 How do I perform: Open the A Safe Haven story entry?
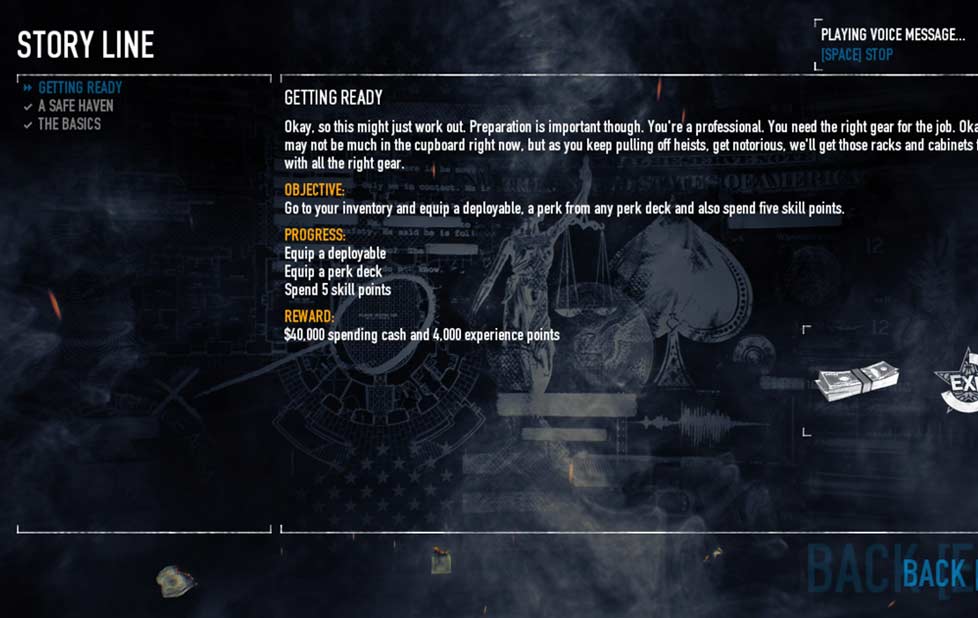point(75,106)
